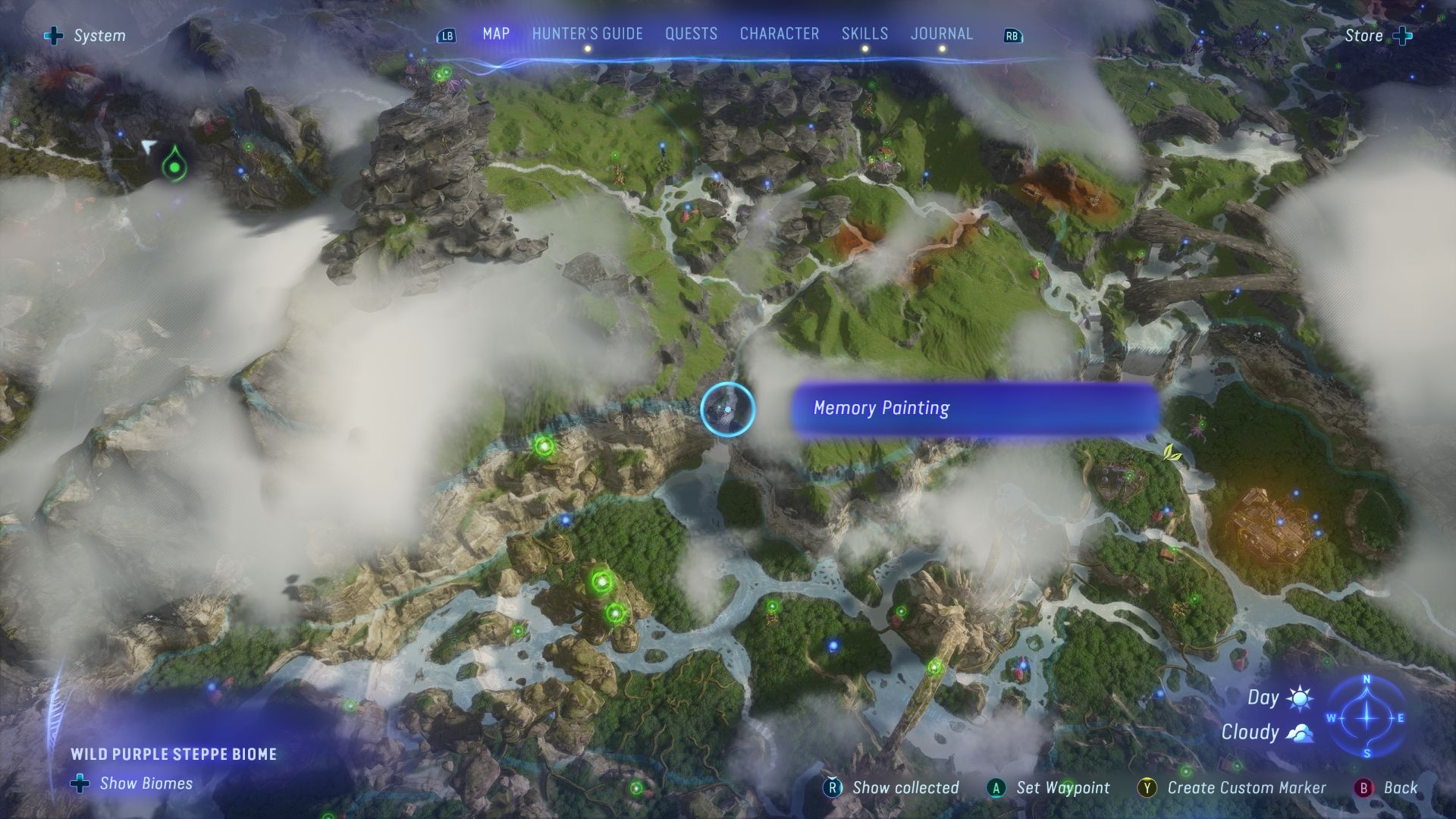Click the Day sun weather icon
The height and width of the screenshot is (819, 1456).
(x=1298, y=698)
